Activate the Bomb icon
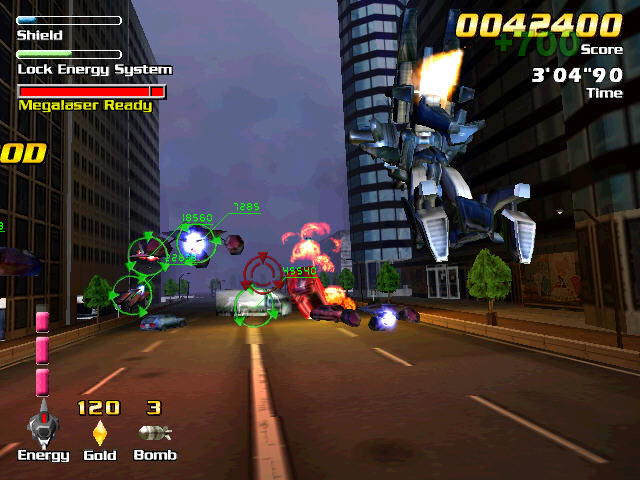 tap(154, 433)
